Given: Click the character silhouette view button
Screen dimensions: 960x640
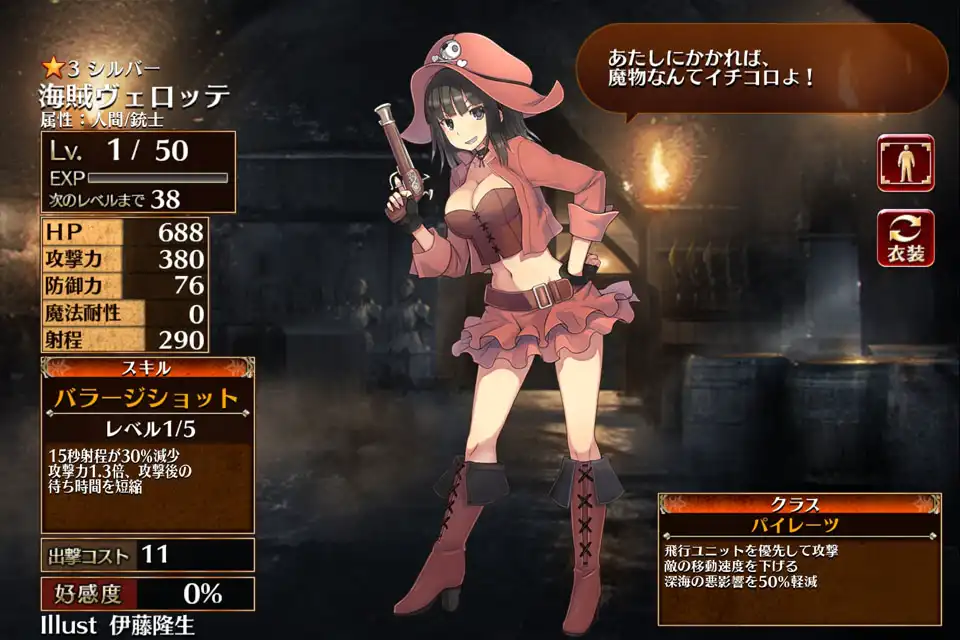Looking at the screenshot, I should [905, 162].
